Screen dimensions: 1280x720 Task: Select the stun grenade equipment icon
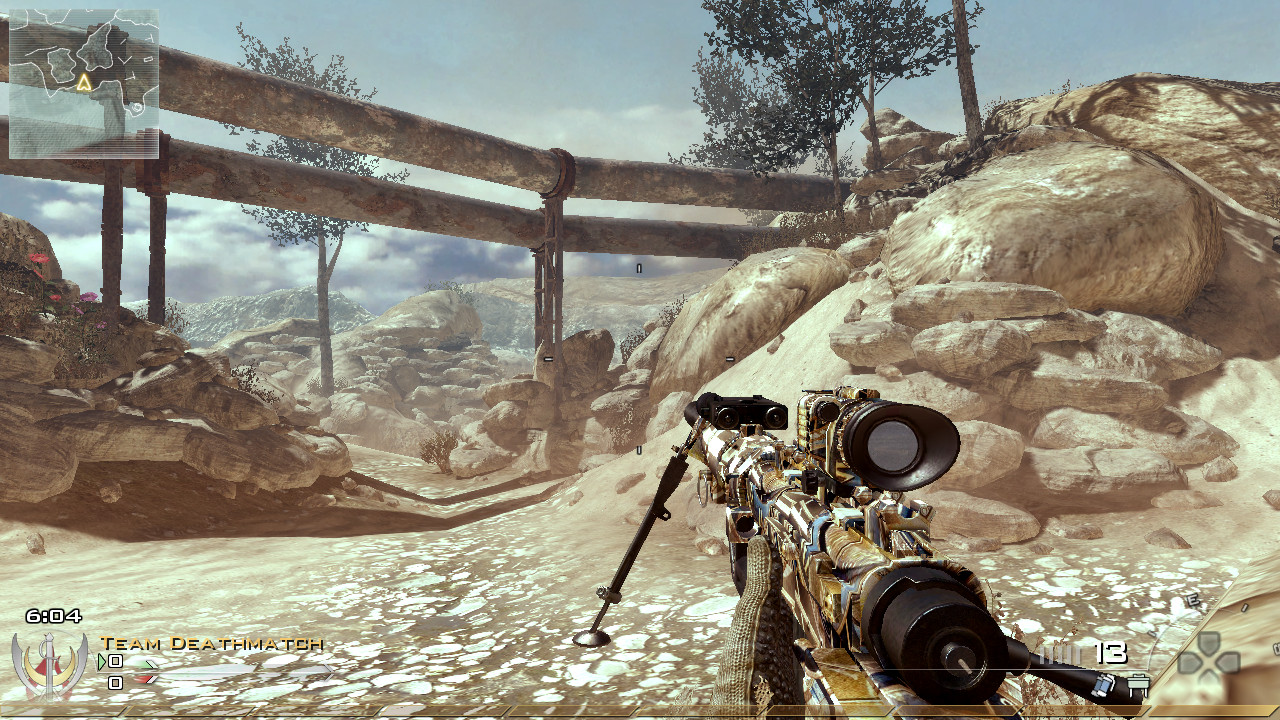[1102, 685]
